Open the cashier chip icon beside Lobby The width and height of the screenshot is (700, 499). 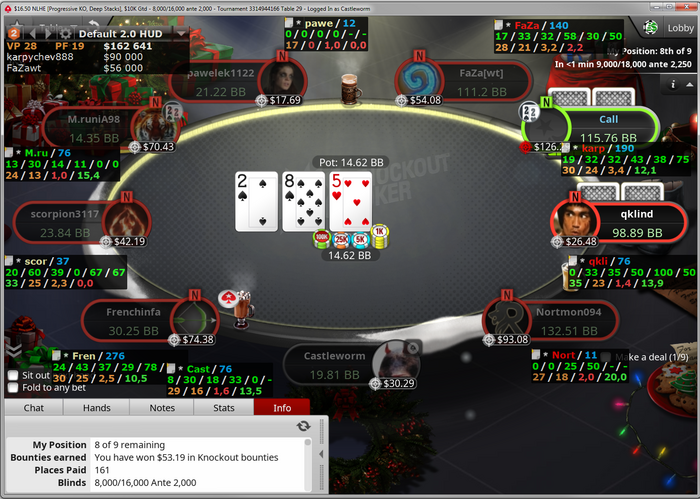click(651, 28)
